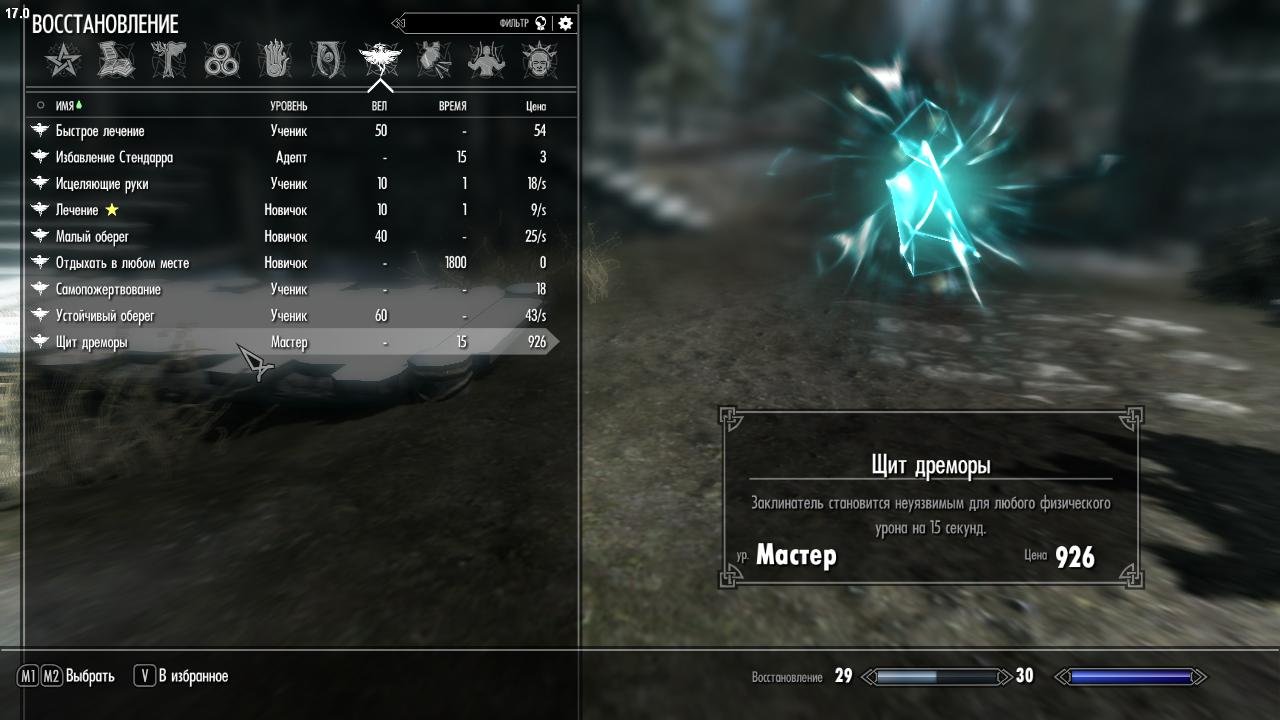This screenshot has height=720, width=1280.
Task: Open the Destruction flaming-hand school icon
Action: pos(275,60)
